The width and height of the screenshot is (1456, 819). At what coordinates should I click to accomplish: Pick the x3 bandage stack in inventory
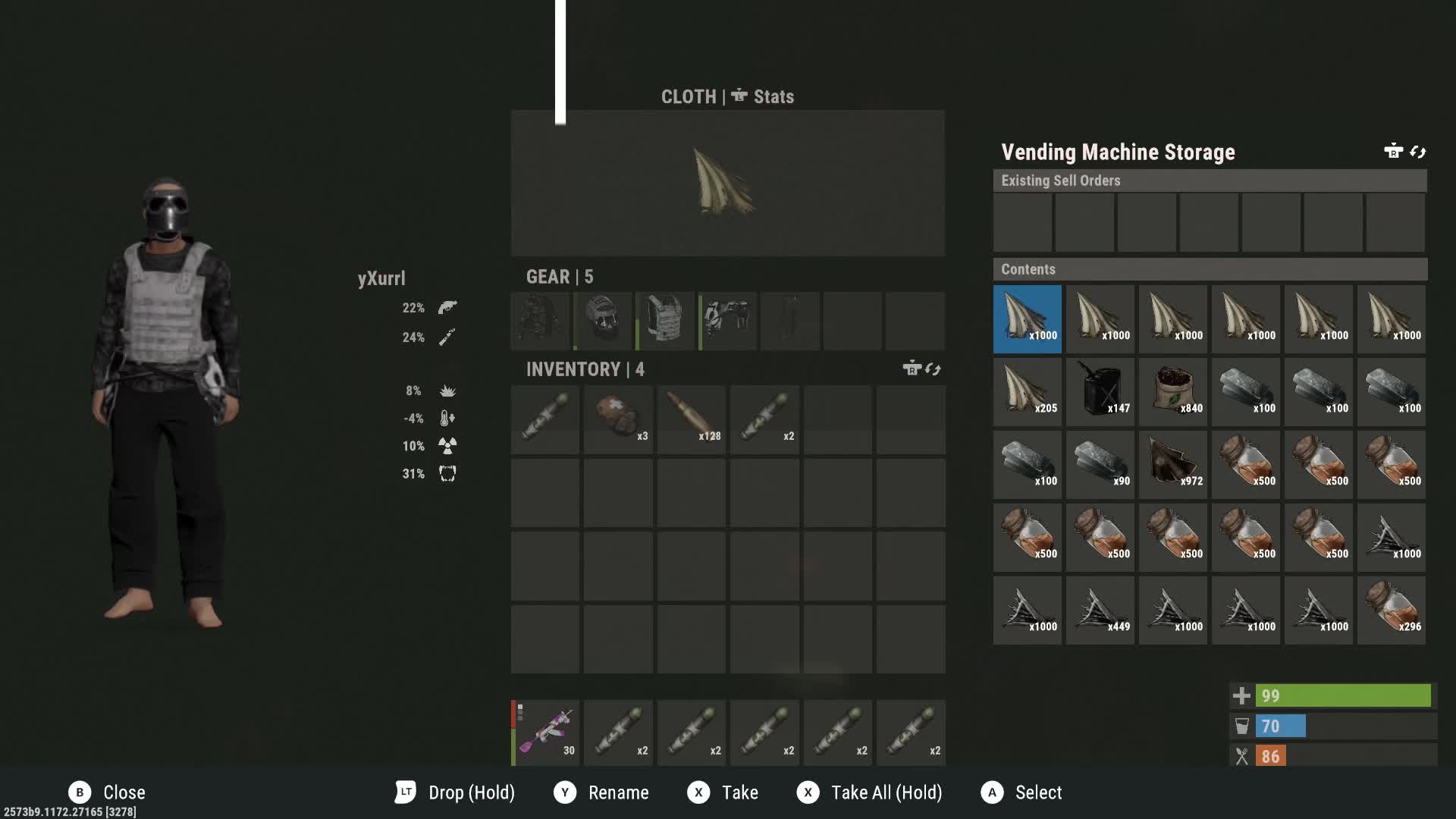(618, 419)
